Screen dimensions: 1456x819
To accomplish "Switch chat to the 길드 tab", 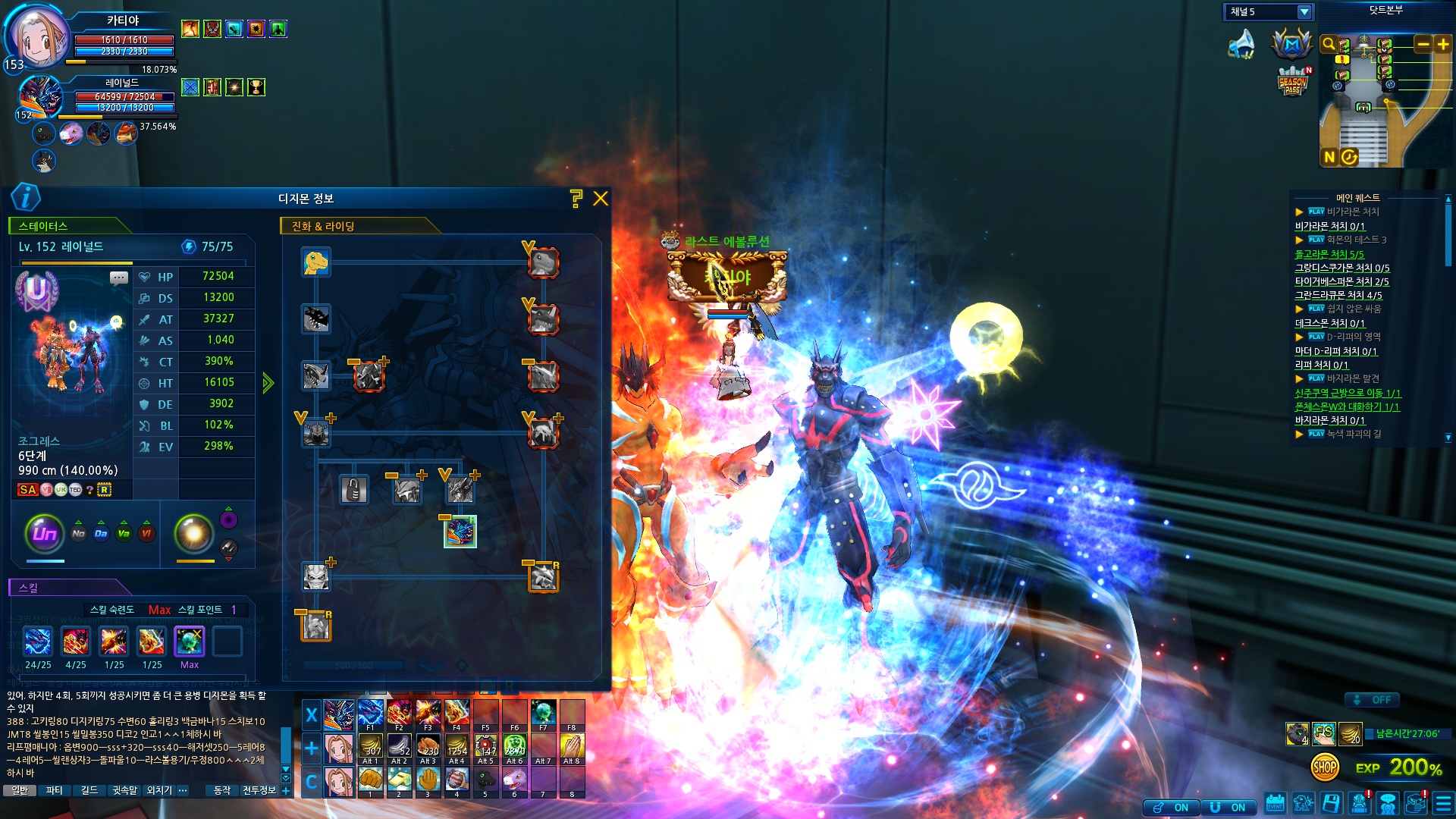I will [x=89, y=790].
